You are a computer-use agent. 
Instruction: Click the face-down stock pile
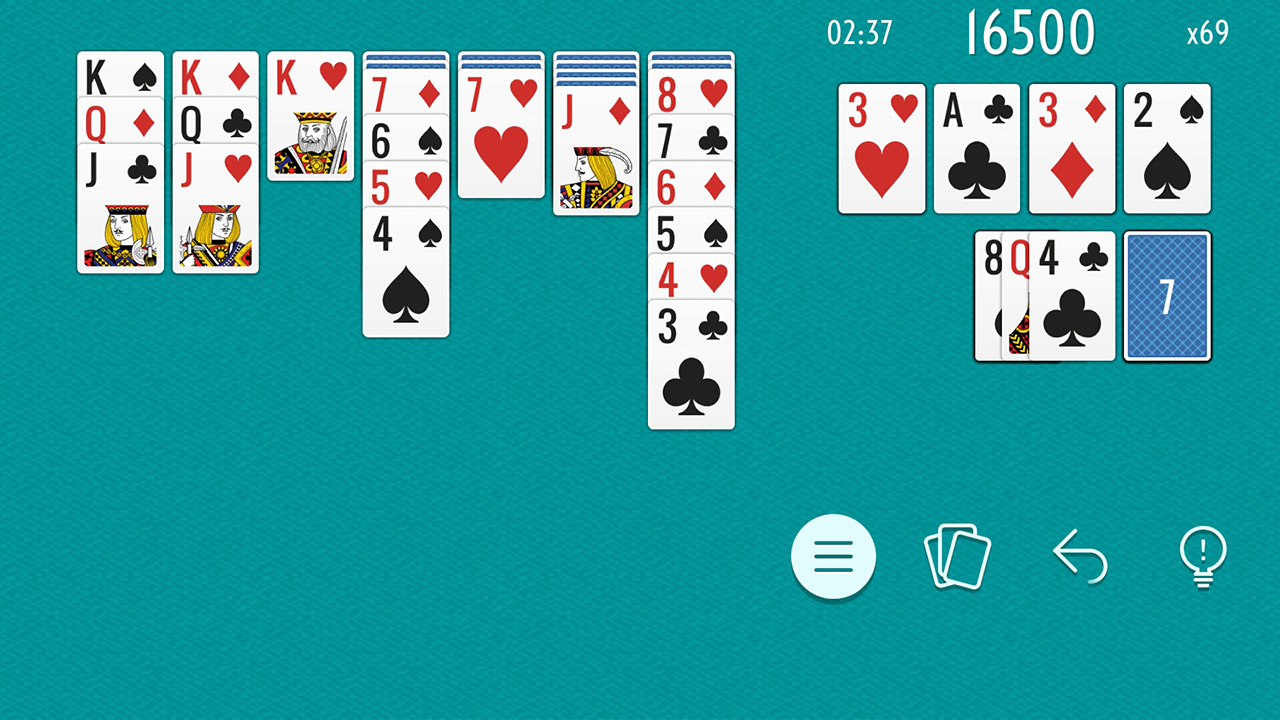pyautogui.click(x=1167, y=295)
